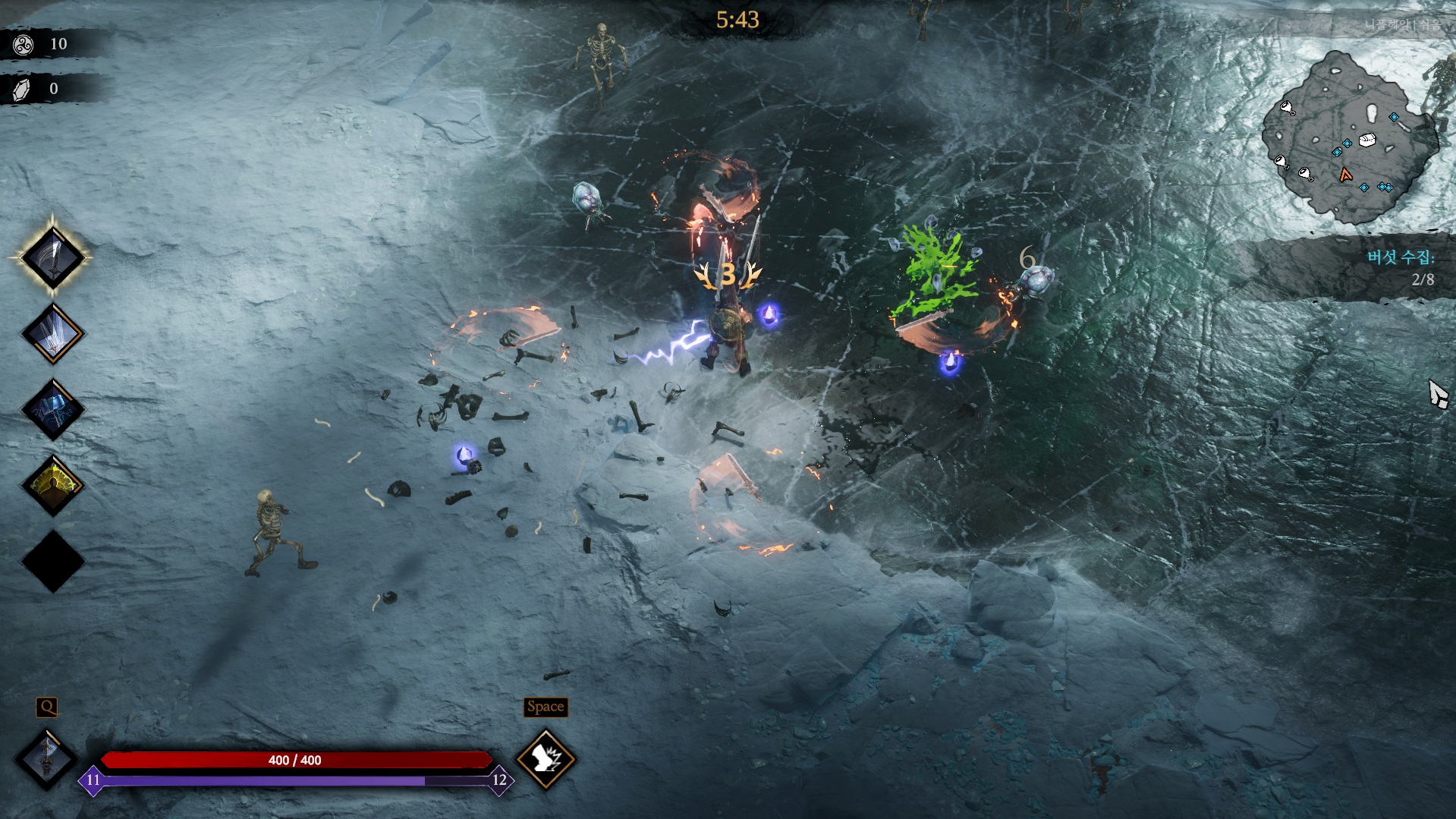Screen dimensions: 1456x819
Task: Open the circular island minimap
Action: (1348, 138)
